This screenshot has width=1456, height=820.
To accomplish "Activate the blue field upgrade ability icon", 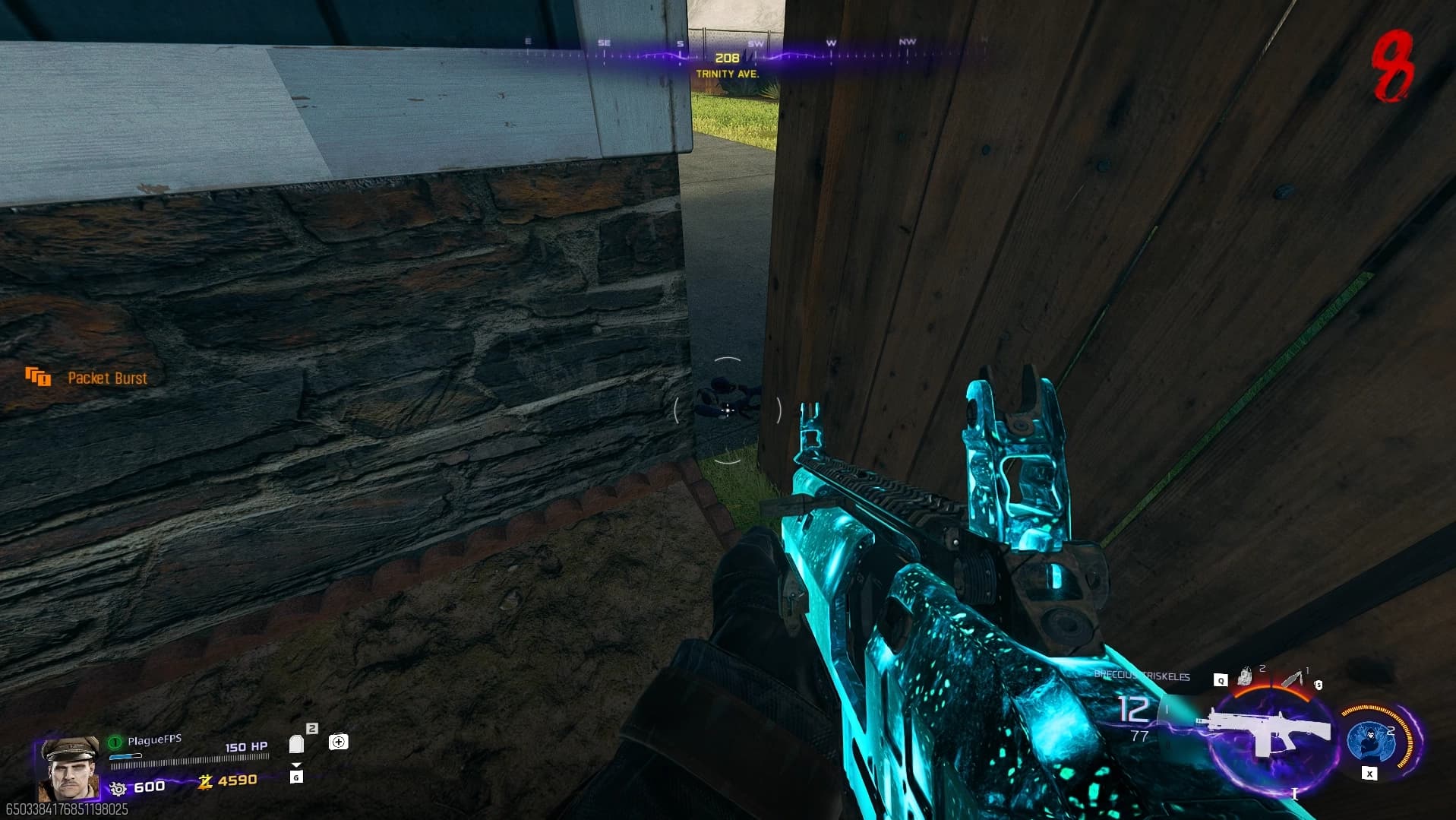I will click(1372, 739).
